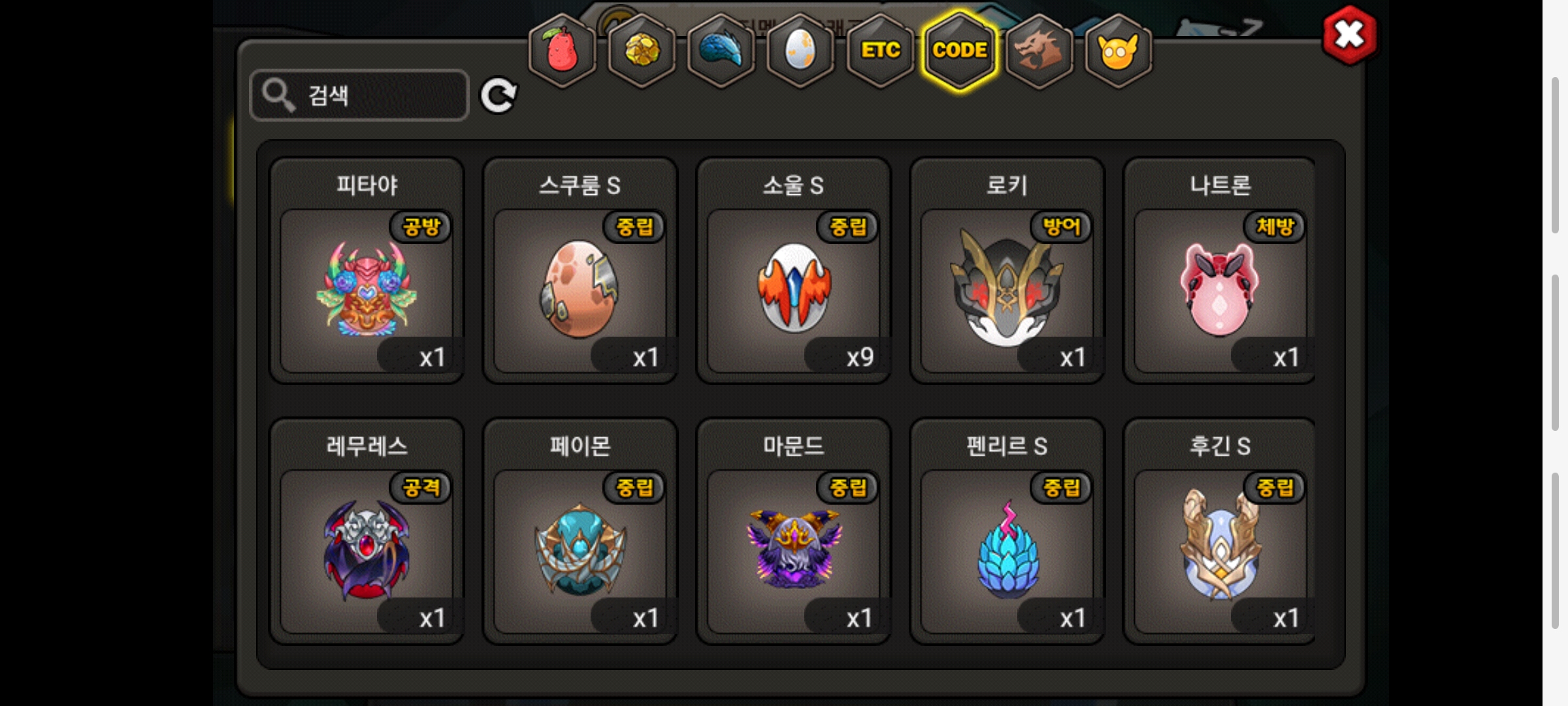Open the brown dragon tab
The width and height of the screenshot is (1568, 706).
pyautogui.click(x=1039, y=51)
